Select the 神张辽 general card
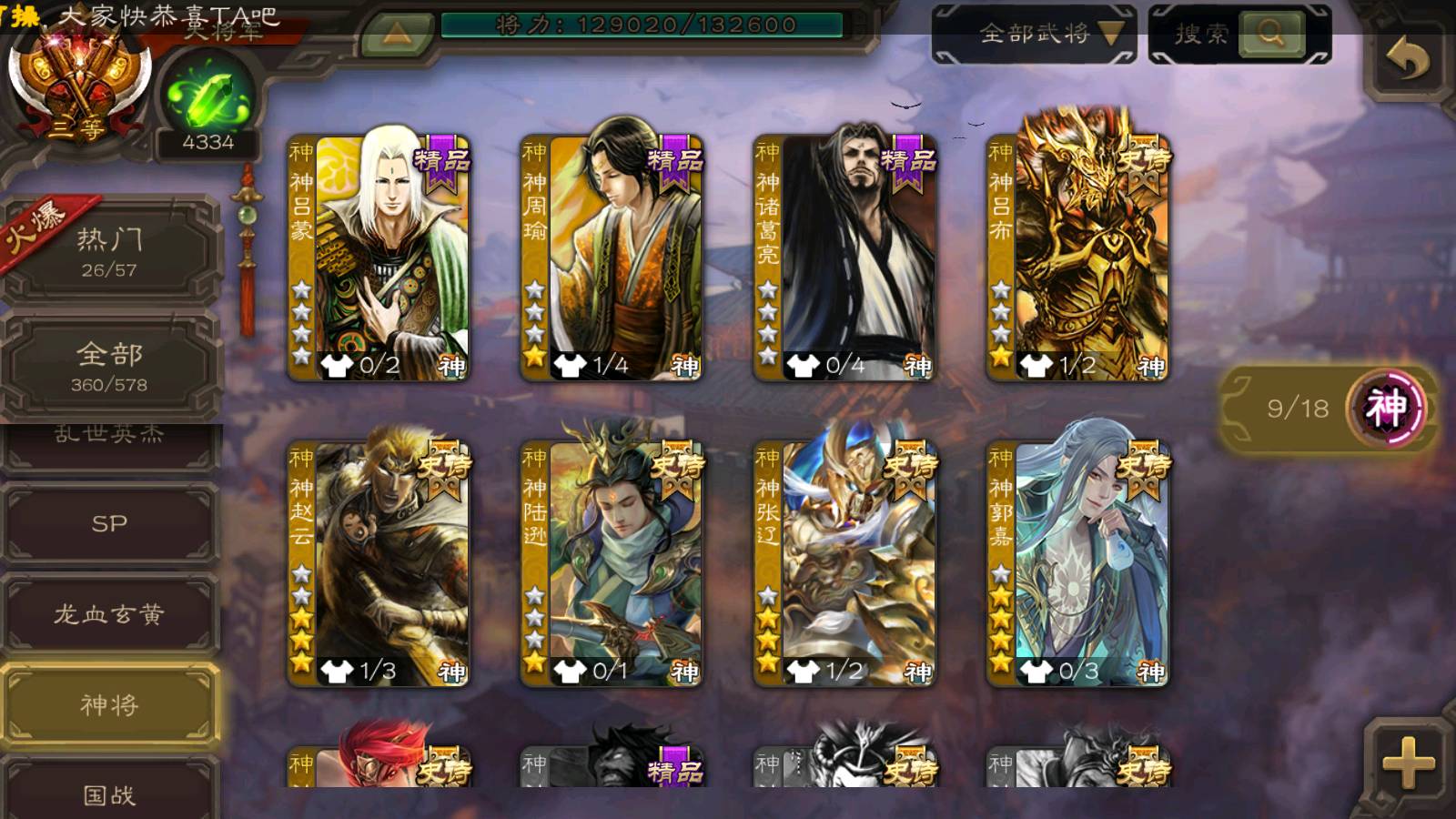The width and height of the screenshot is (1456, 819). click(844, 562)
